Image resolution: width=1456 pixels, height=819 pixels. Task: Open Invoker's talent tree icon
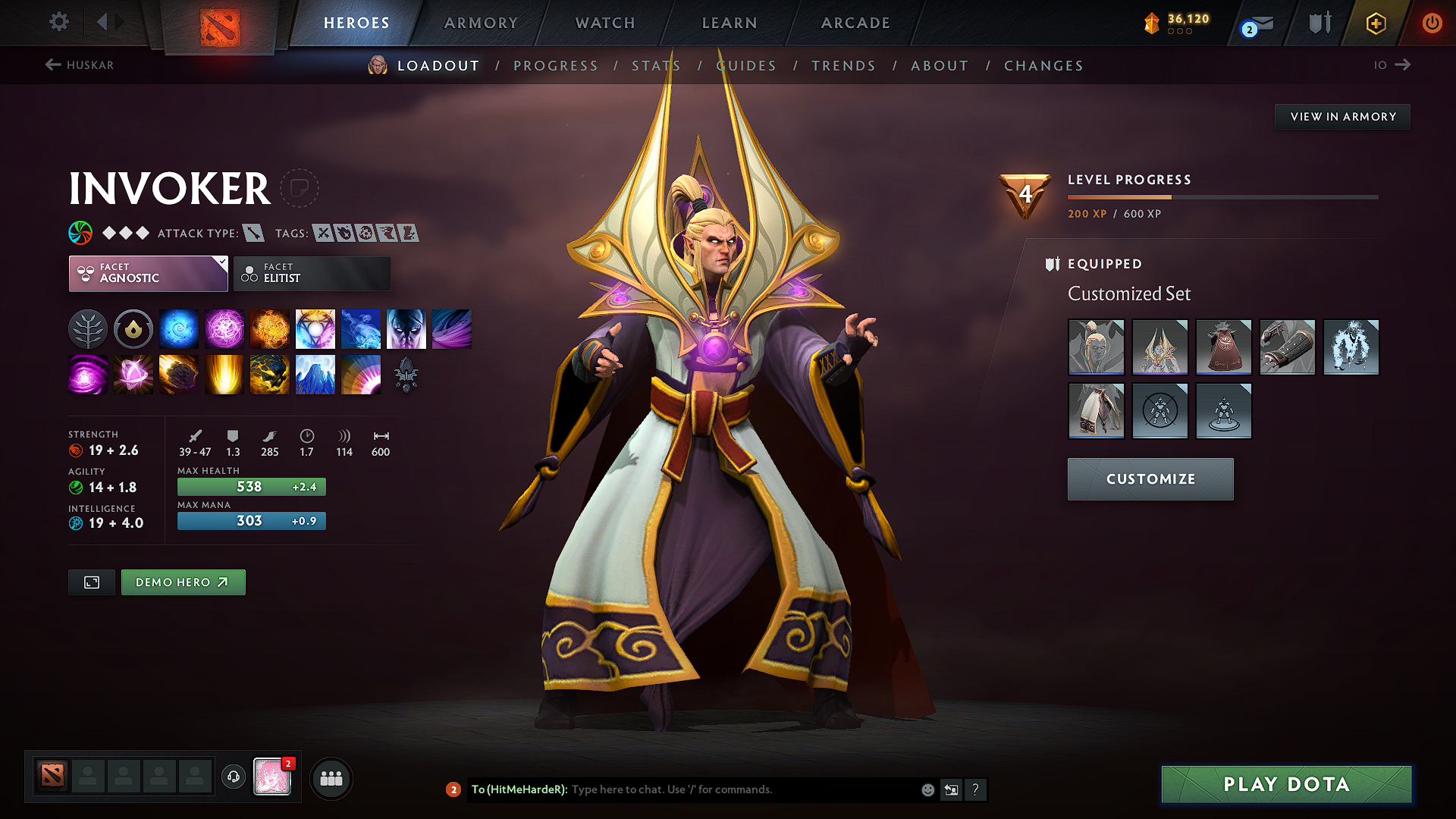(88, 328)
